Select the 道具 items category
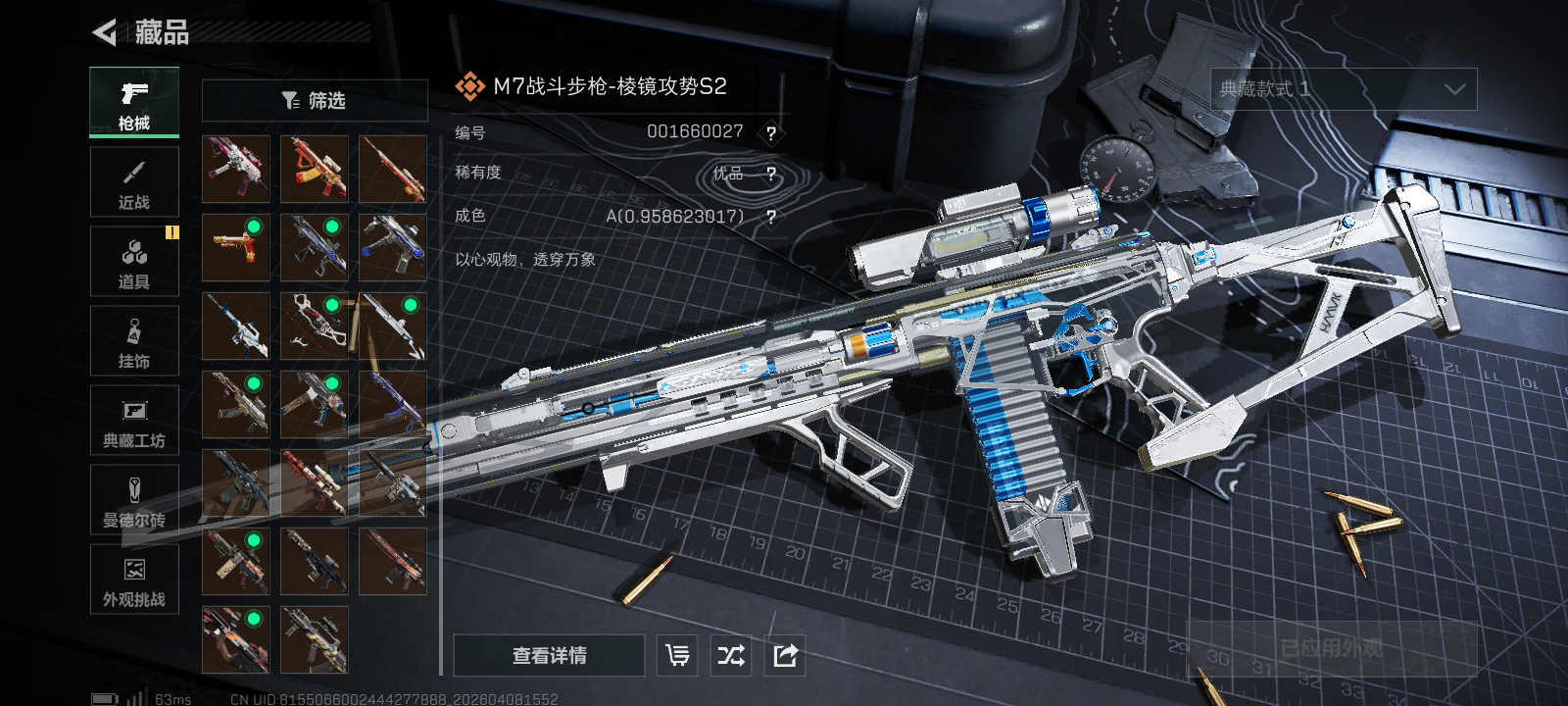Image resolution: width=1568 pixels, height=706 pixels. coord(134,262)
